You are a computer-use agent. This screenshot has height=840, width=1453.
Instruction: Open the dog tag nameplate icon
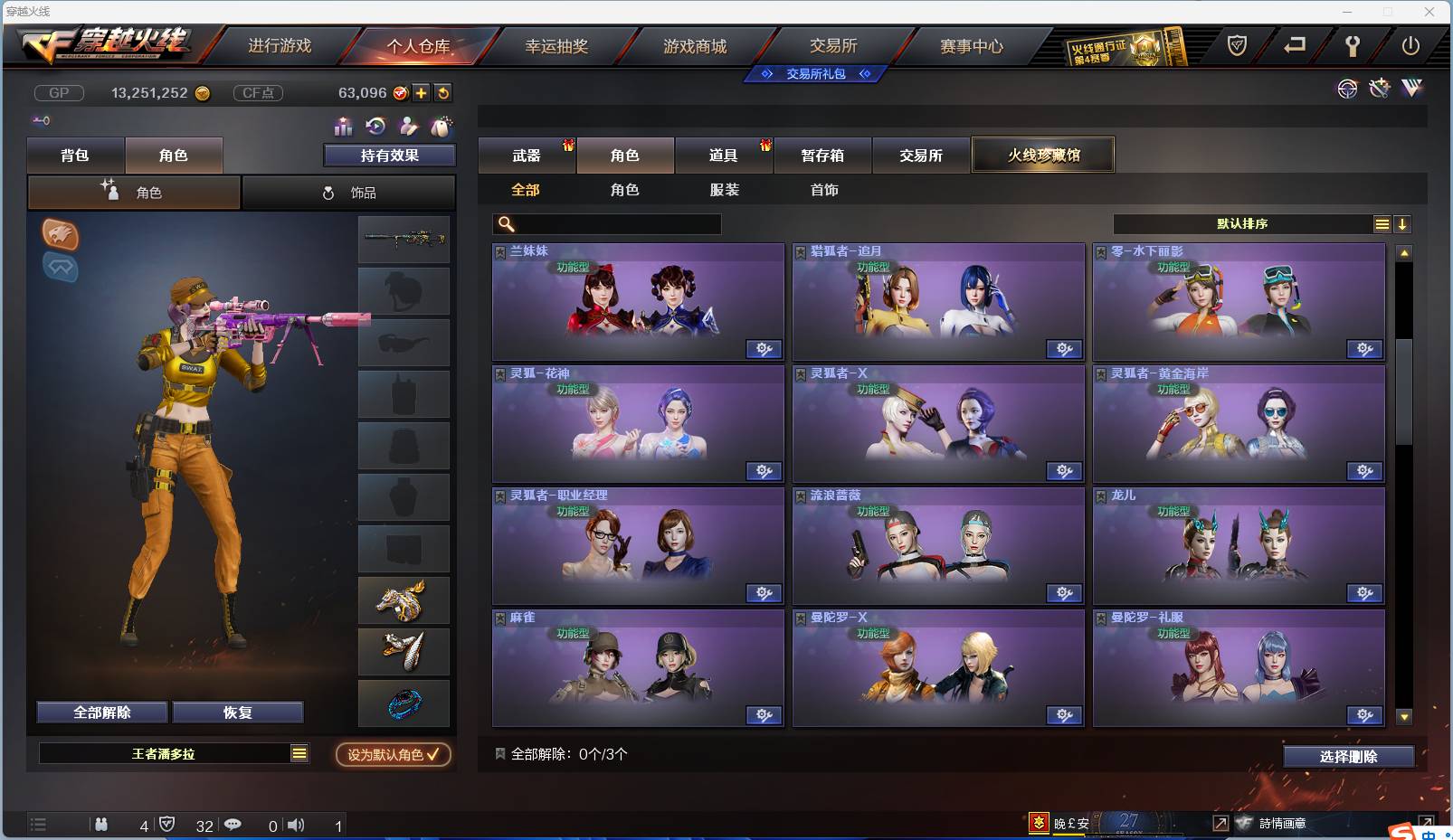point(442,127)
